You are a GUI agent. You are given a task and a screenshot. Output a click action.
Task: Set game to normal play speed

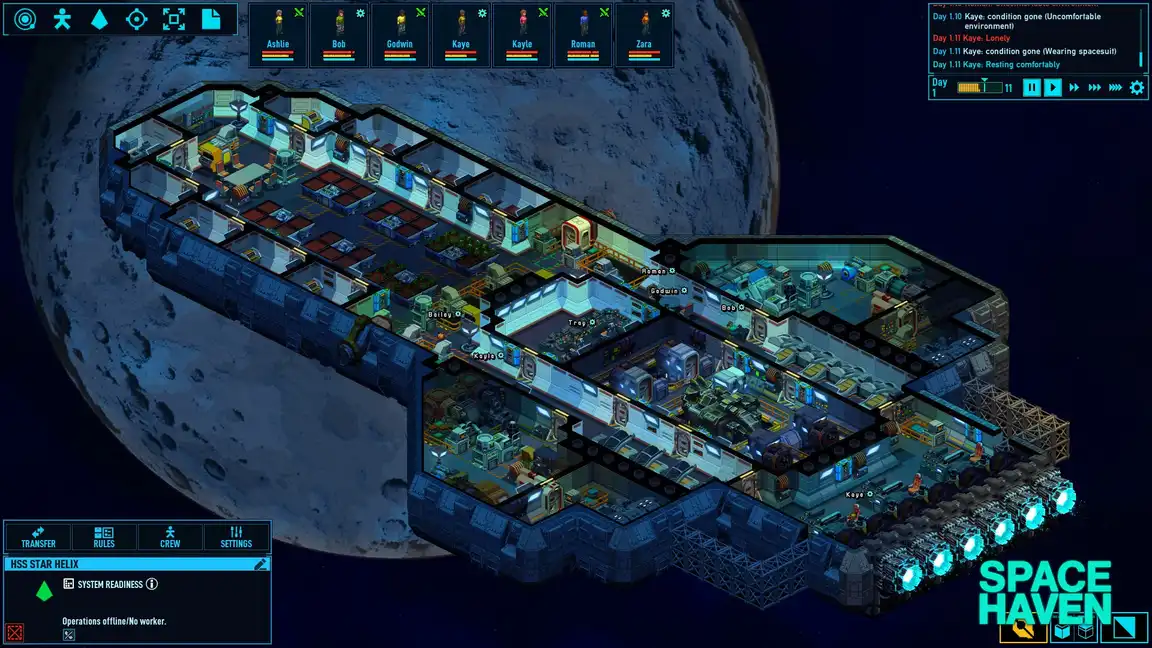(x=1053, y=88)
